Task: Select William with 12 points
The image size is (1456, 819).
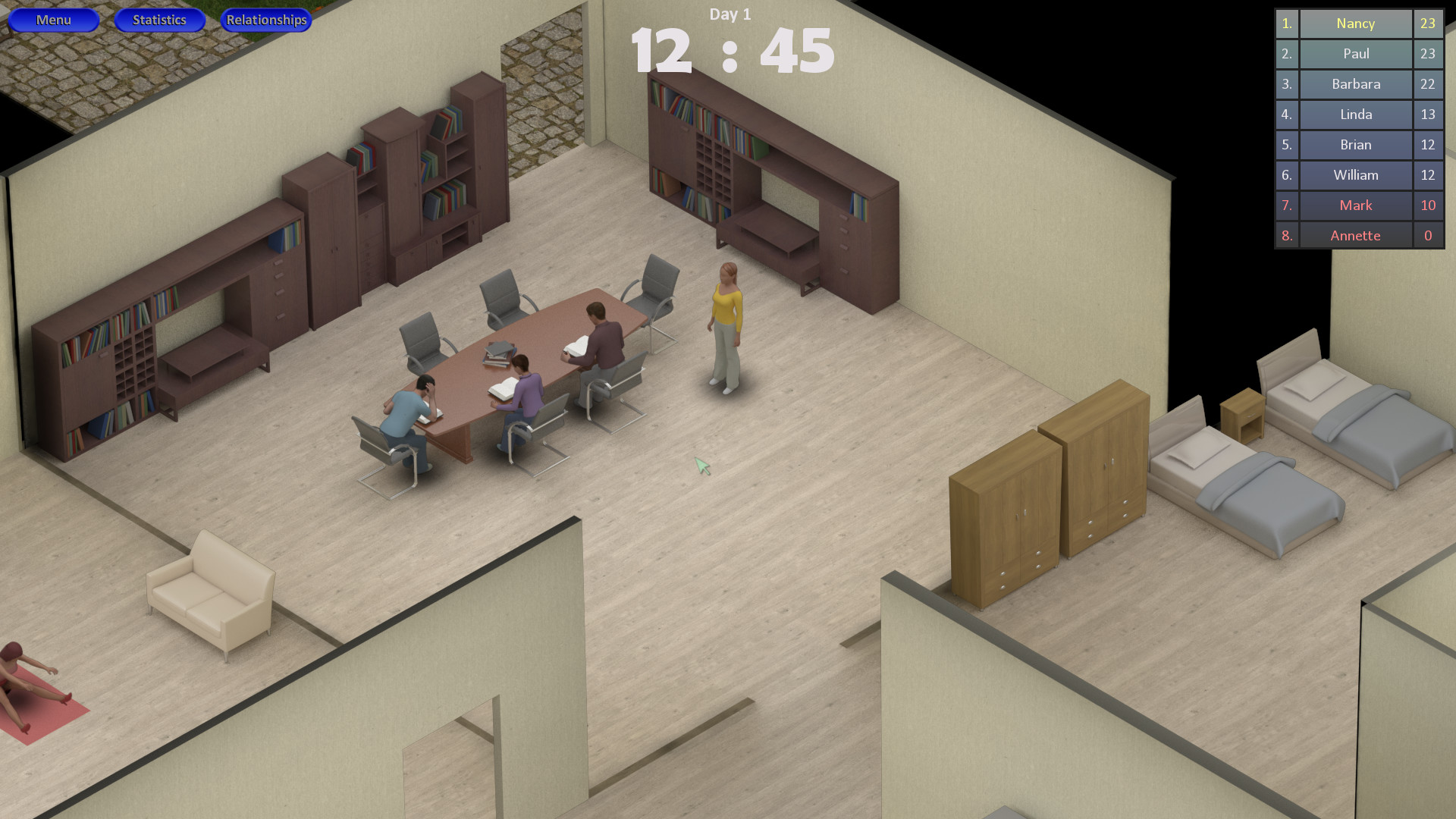Action: point(1355,175)
